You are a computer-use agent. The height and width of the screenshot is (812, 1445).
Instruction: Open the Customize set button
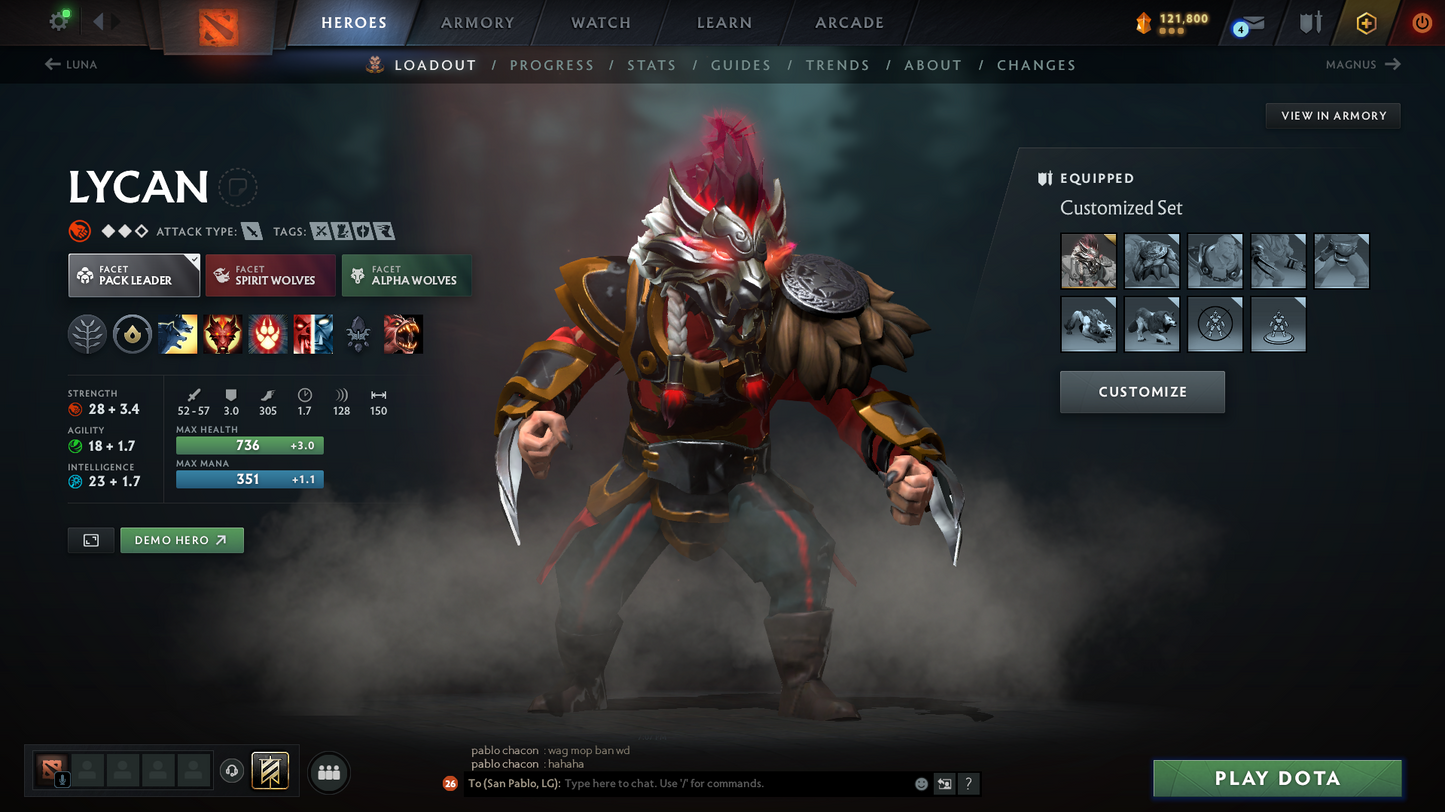click(x=1142, y=392)
